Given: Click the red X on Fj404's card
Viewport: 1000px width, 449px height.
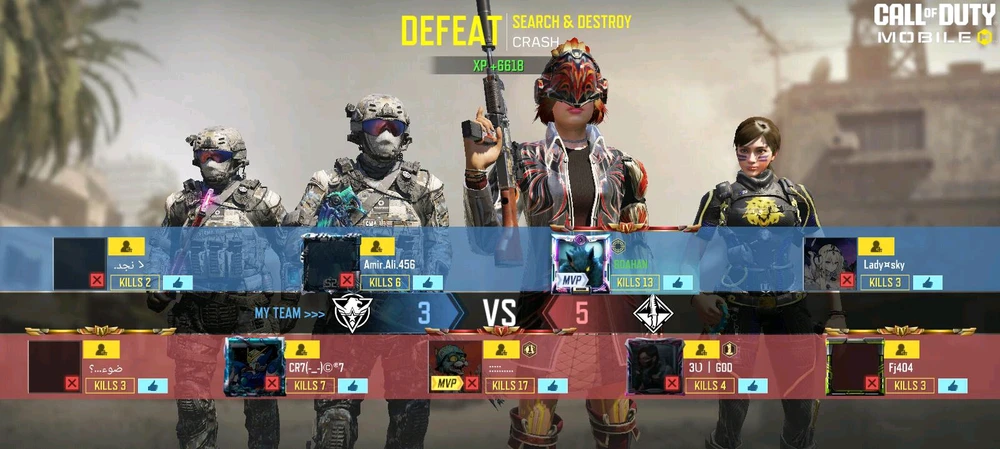Looking at the screenshot, I should (872, 383).
